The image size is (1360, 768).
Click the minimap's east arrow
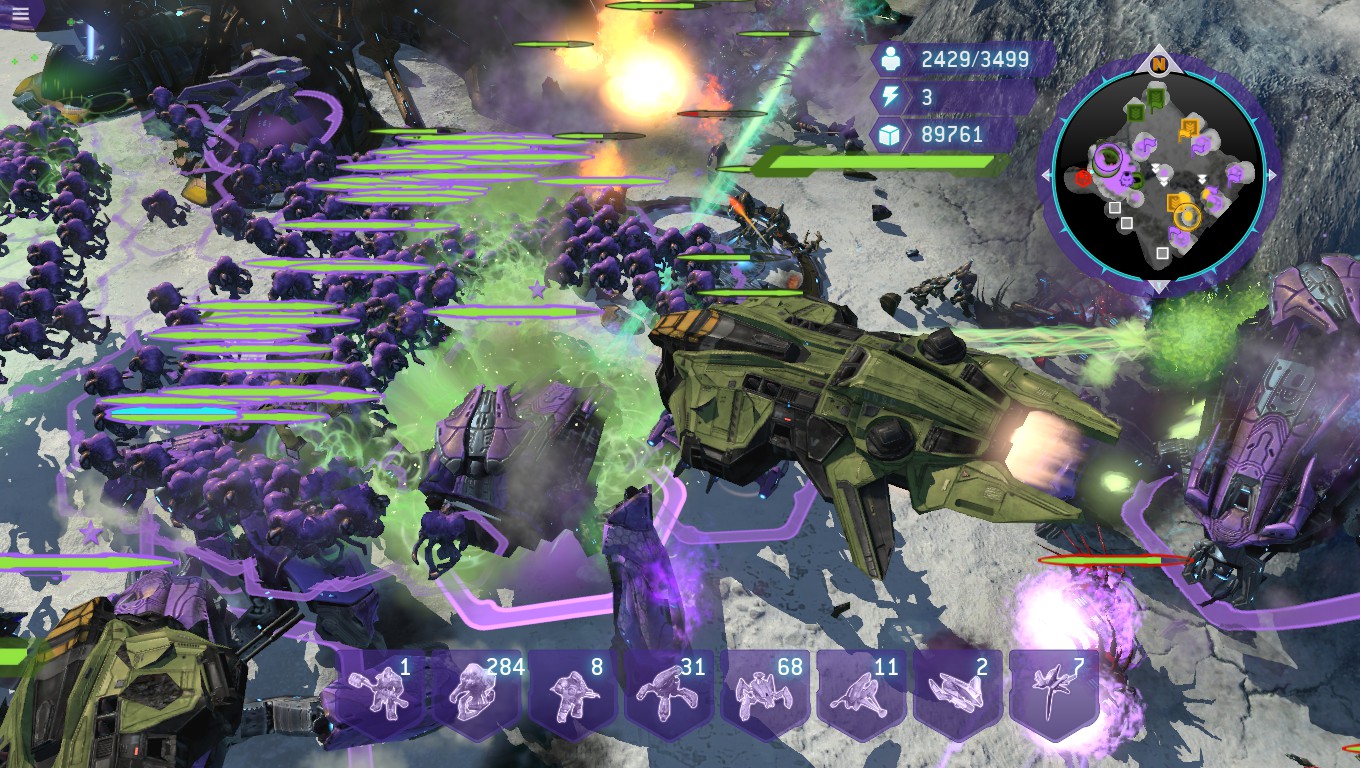(x=1272, y=175)
